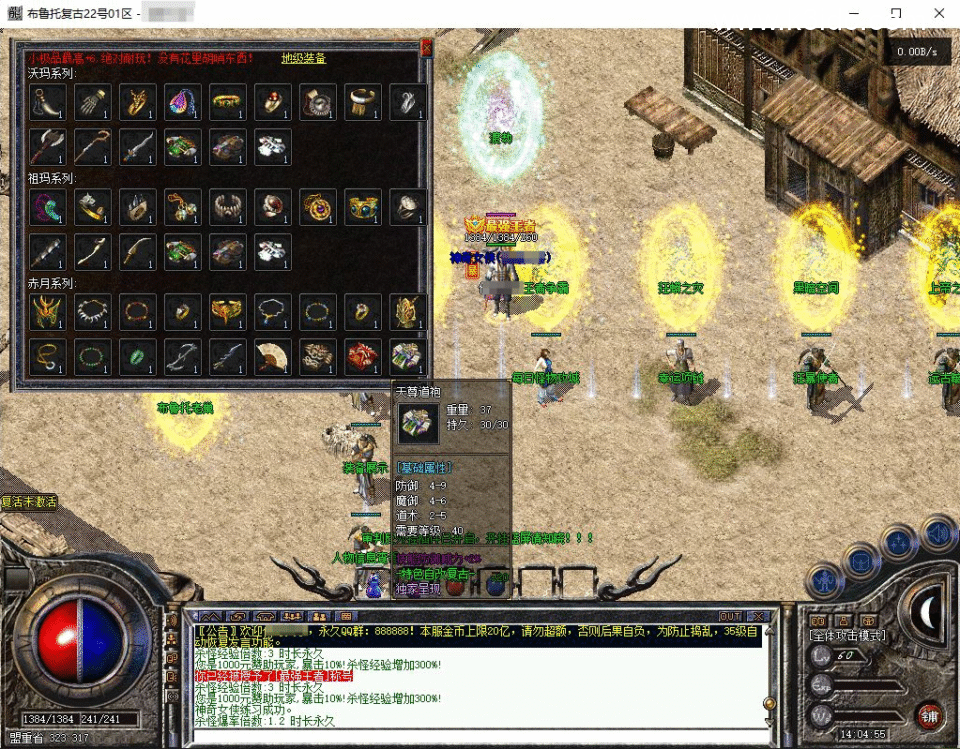Click the red robe armor slot
Screen dimensions: 960x749
click(x=362, y=356)
